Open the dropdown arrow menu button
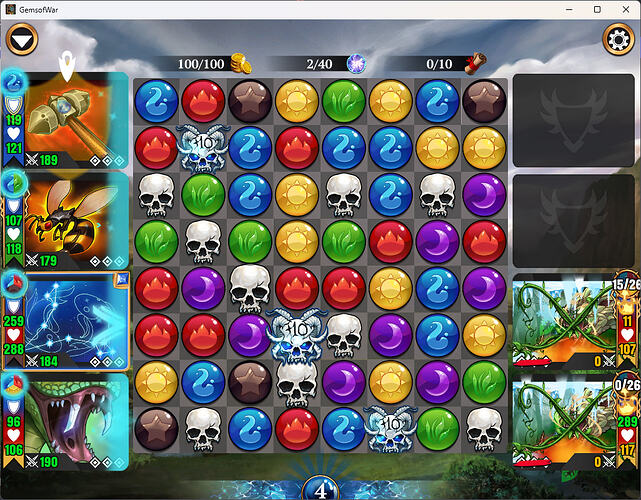The image size is (641, 500). [x=21, y=41]
